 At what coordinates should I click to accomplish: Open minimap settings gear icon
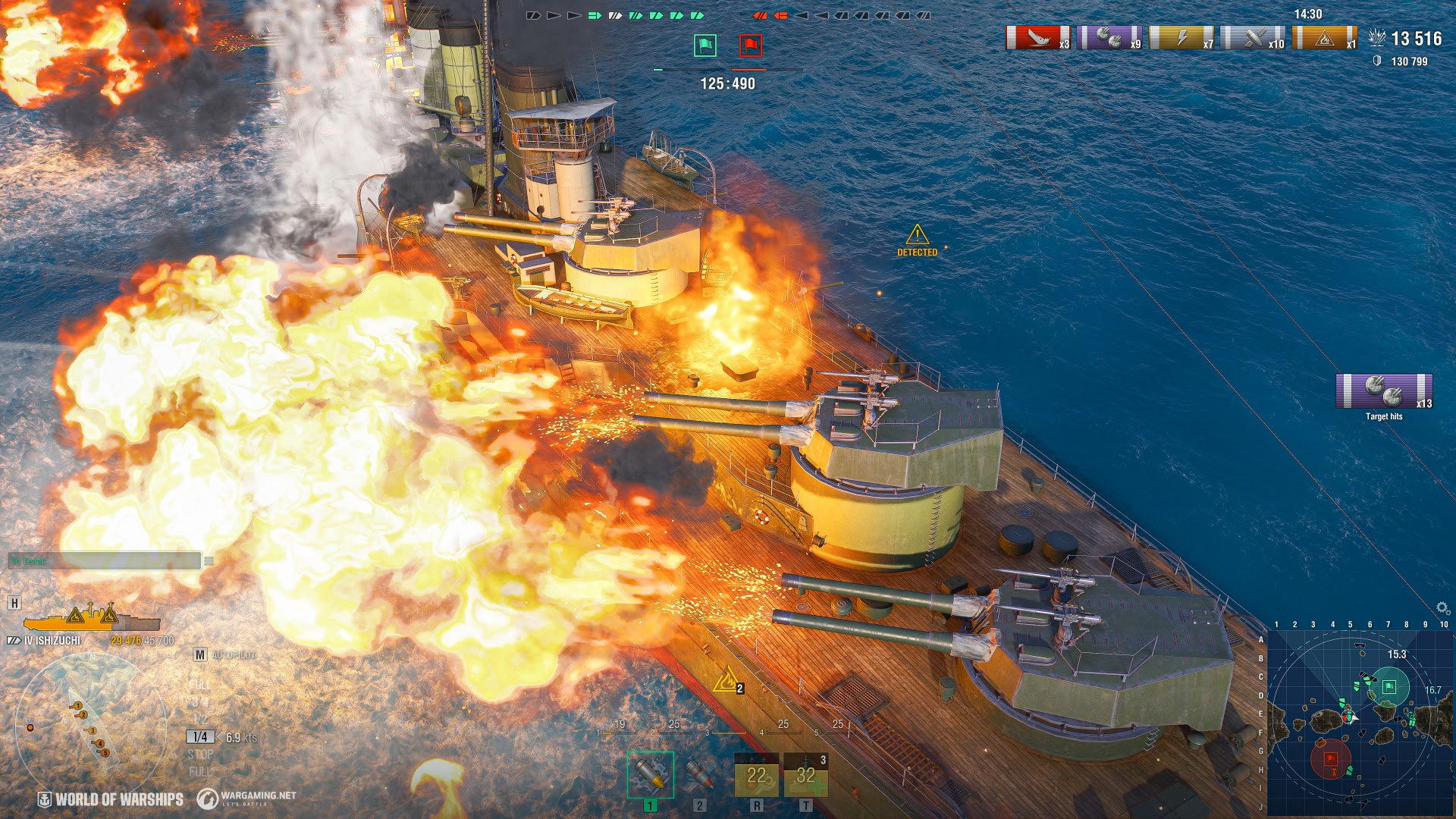coord(1442,608)
